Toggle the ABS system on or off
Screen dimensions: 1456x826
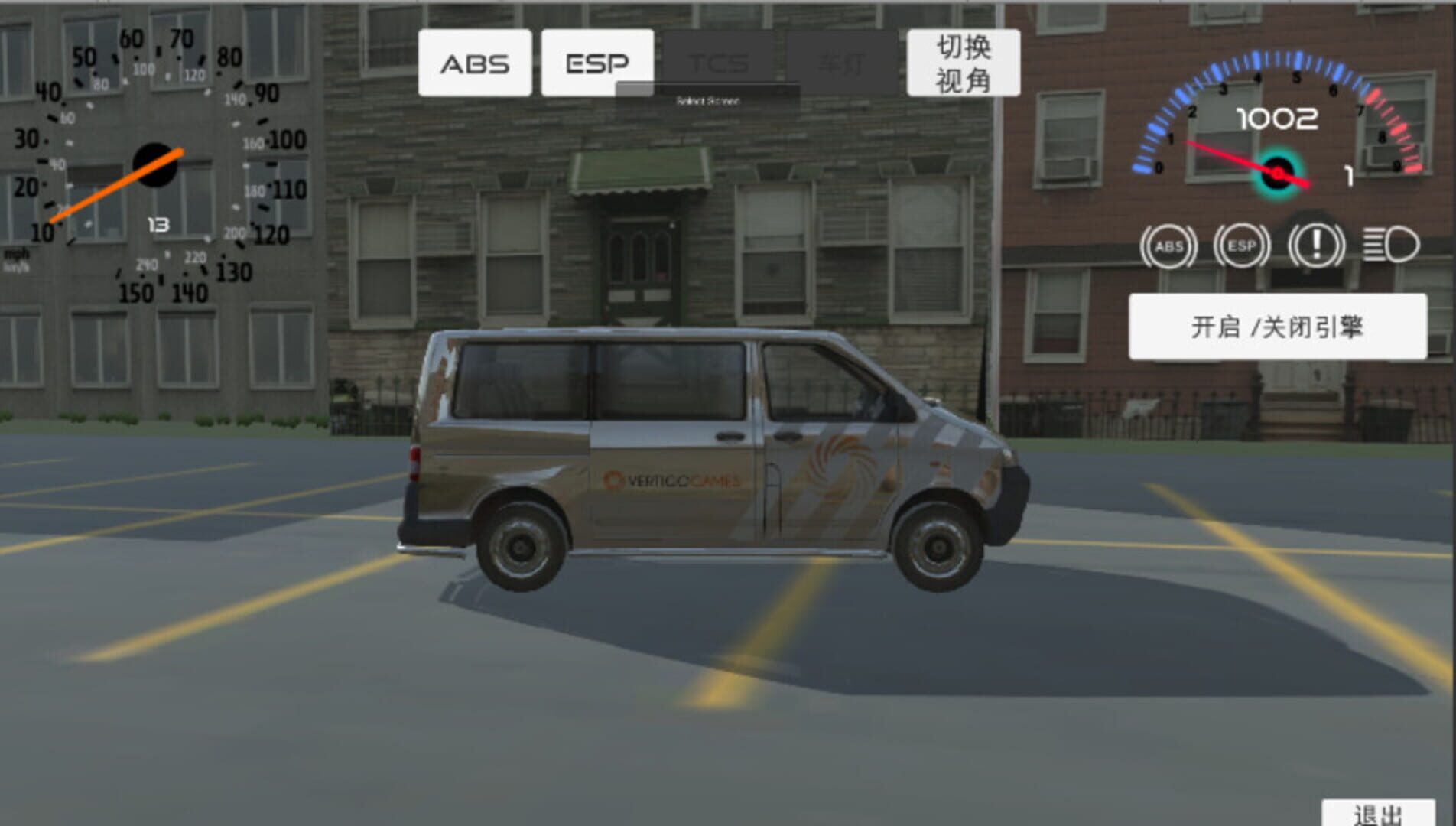tap(473, 63)
